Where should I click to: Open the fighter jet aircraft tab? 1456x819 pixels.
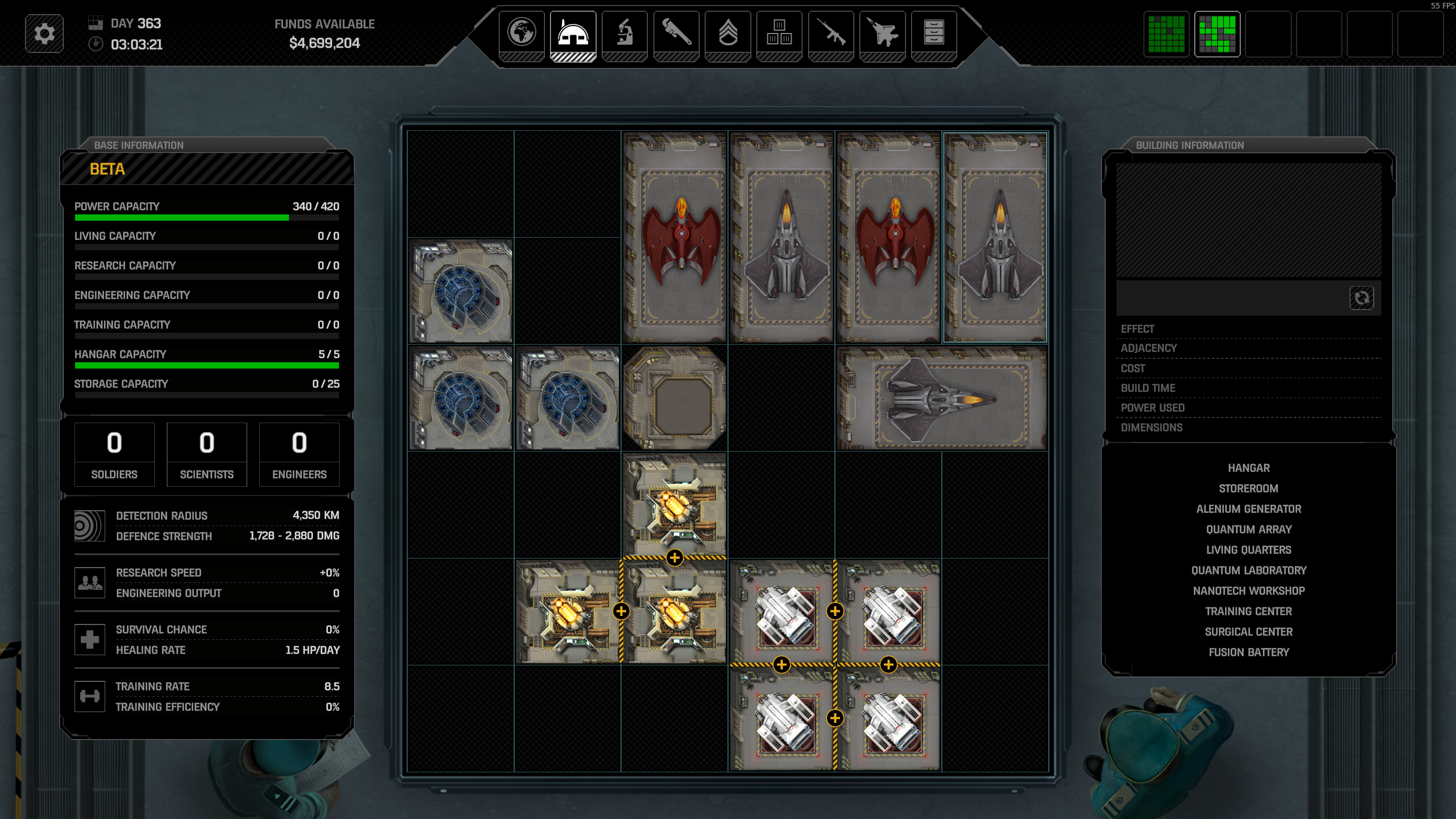click(x=882, y=33)
